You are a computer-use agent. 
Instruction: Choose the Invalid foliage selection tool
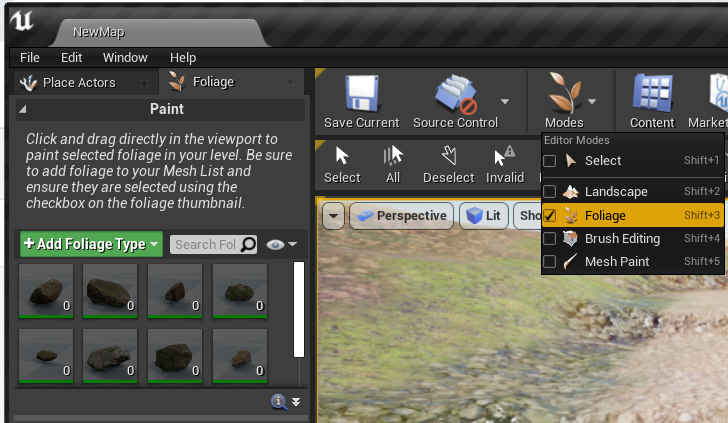[505, 165]
